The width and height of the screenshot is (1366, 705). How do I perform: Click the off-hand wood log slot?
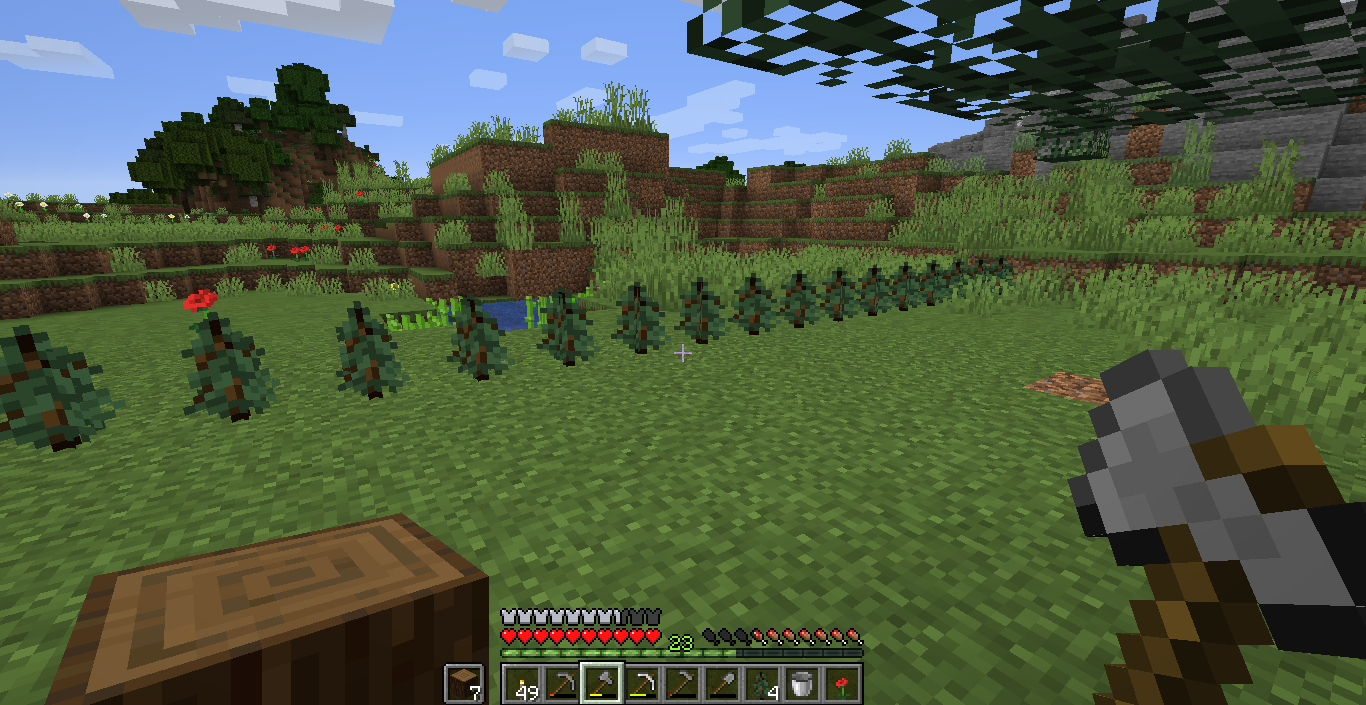[464, 684]
